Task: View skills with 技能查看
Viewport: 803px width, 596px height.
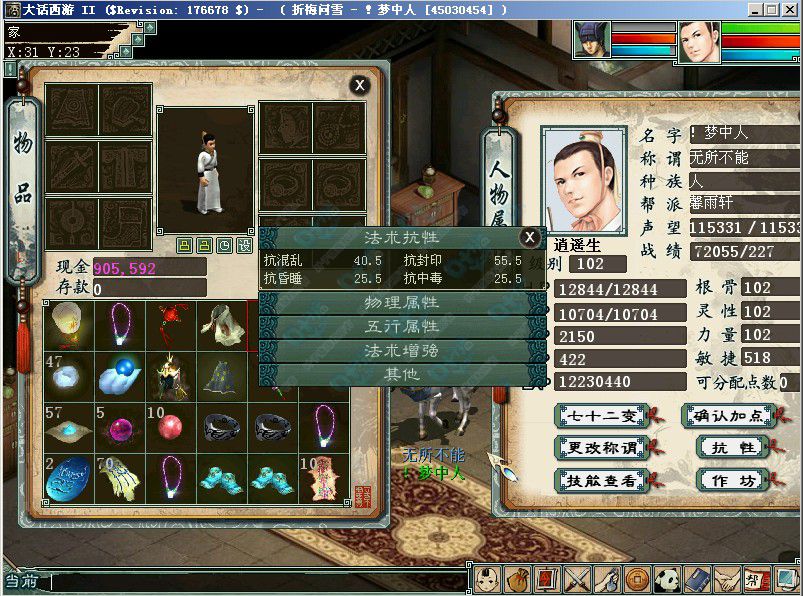Action: 596,480
